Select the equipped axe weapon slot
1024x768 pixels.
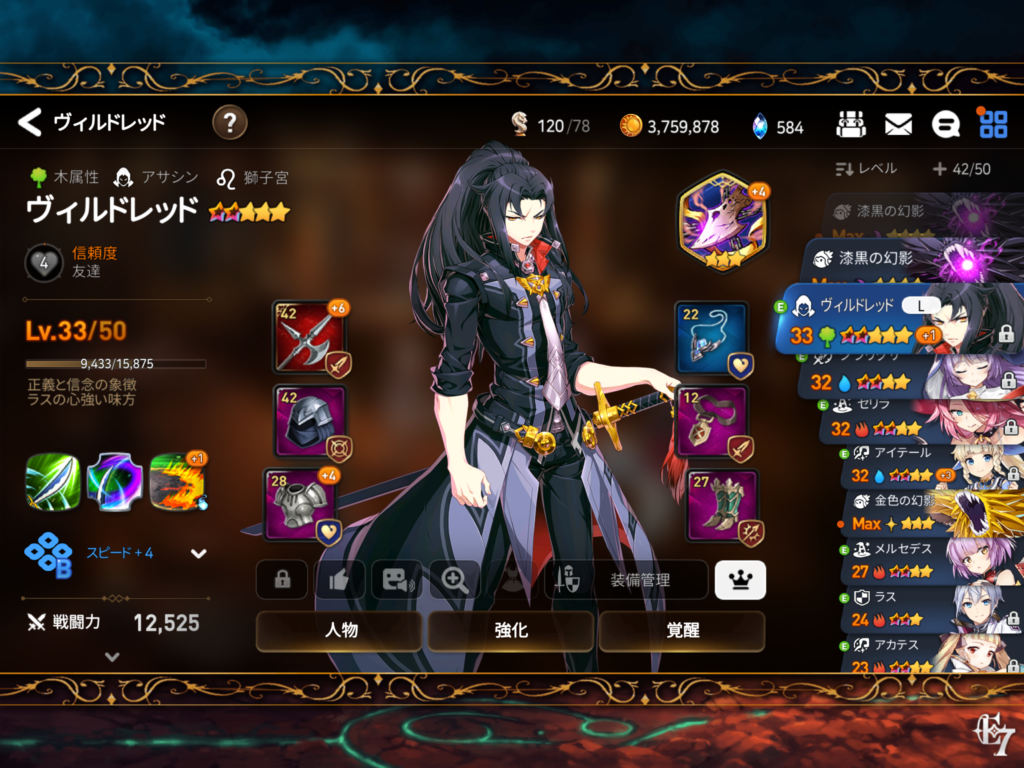coord(308,337)
